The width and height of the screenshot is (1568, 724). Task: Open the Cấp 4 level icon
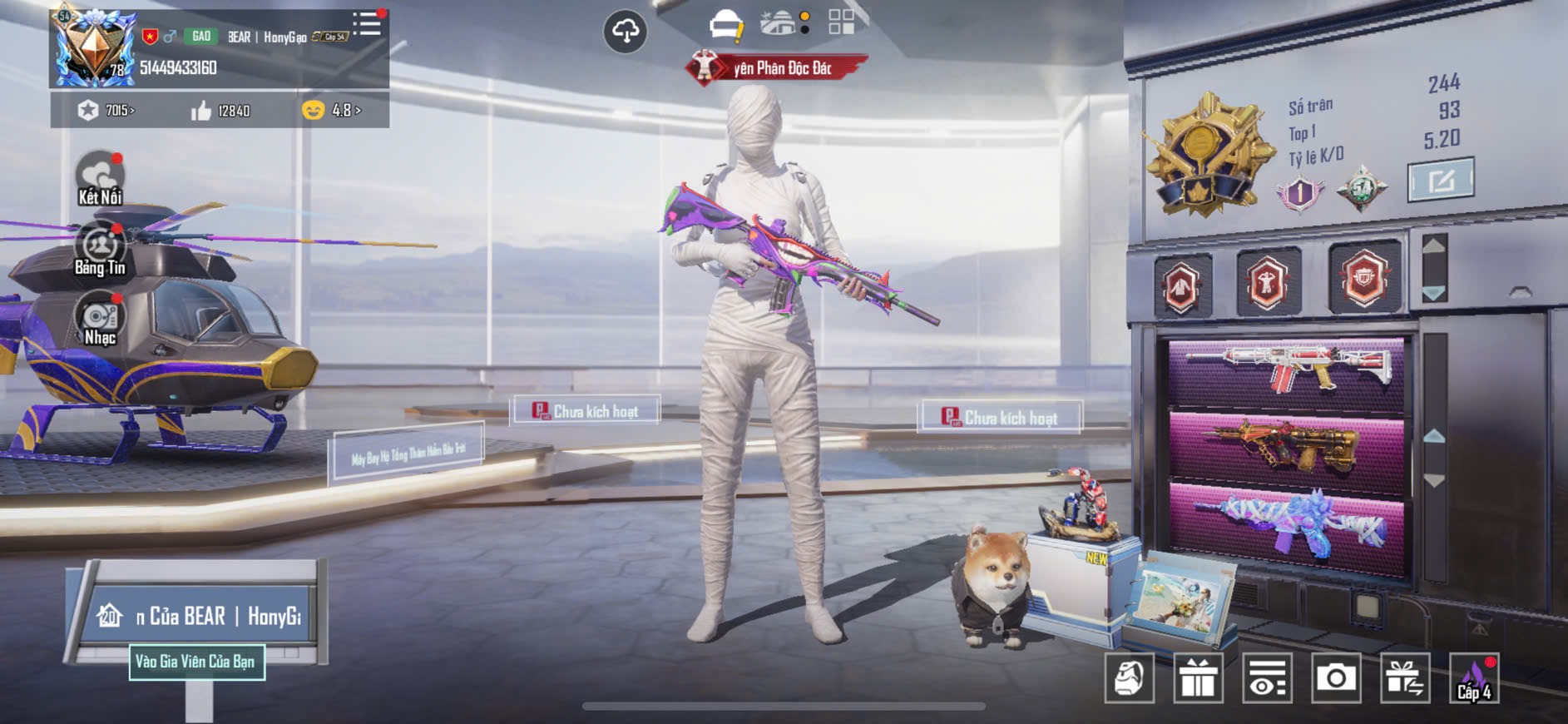coord(1474,678)
